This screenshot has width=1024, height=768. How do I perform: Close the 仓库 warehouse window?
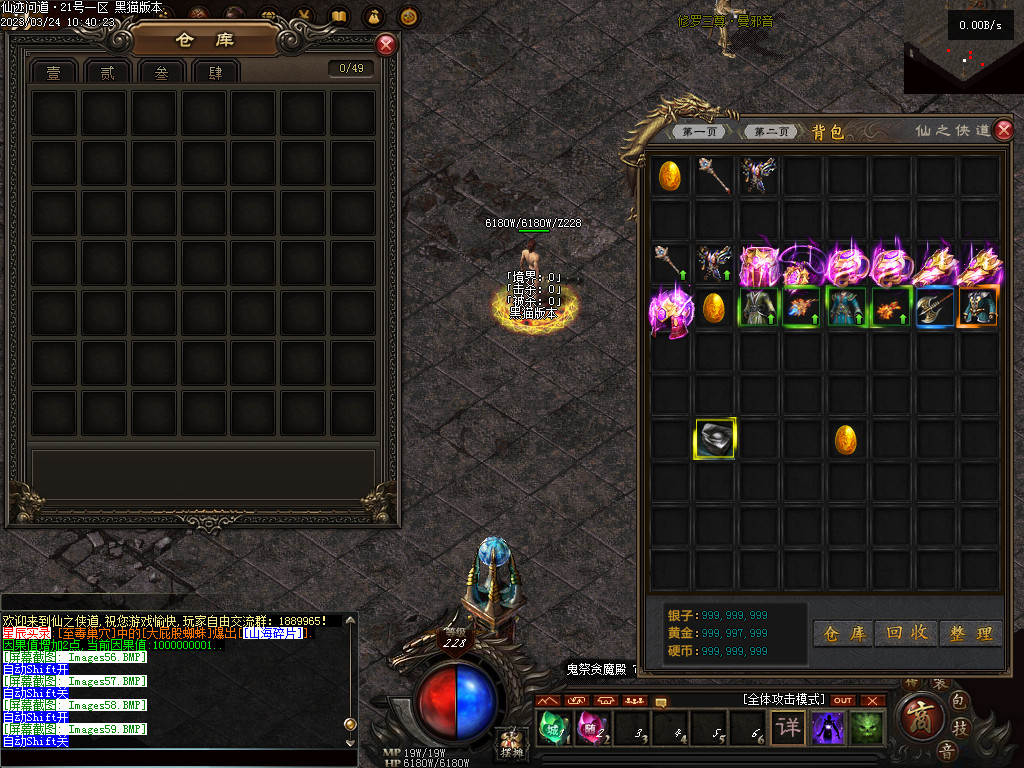click(386, 45)
